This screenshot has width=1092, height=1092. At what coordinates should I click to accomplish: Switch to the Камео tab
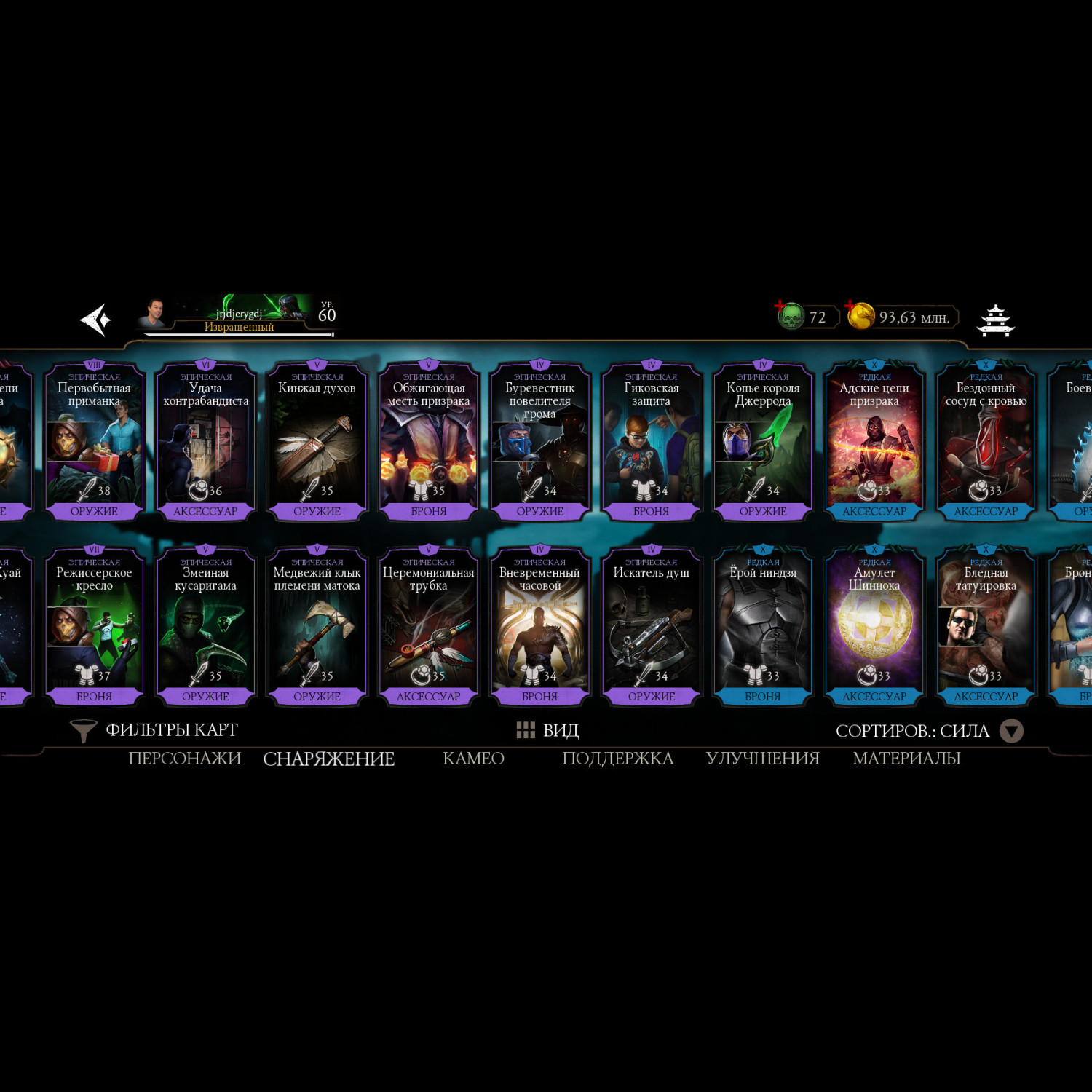473,759
